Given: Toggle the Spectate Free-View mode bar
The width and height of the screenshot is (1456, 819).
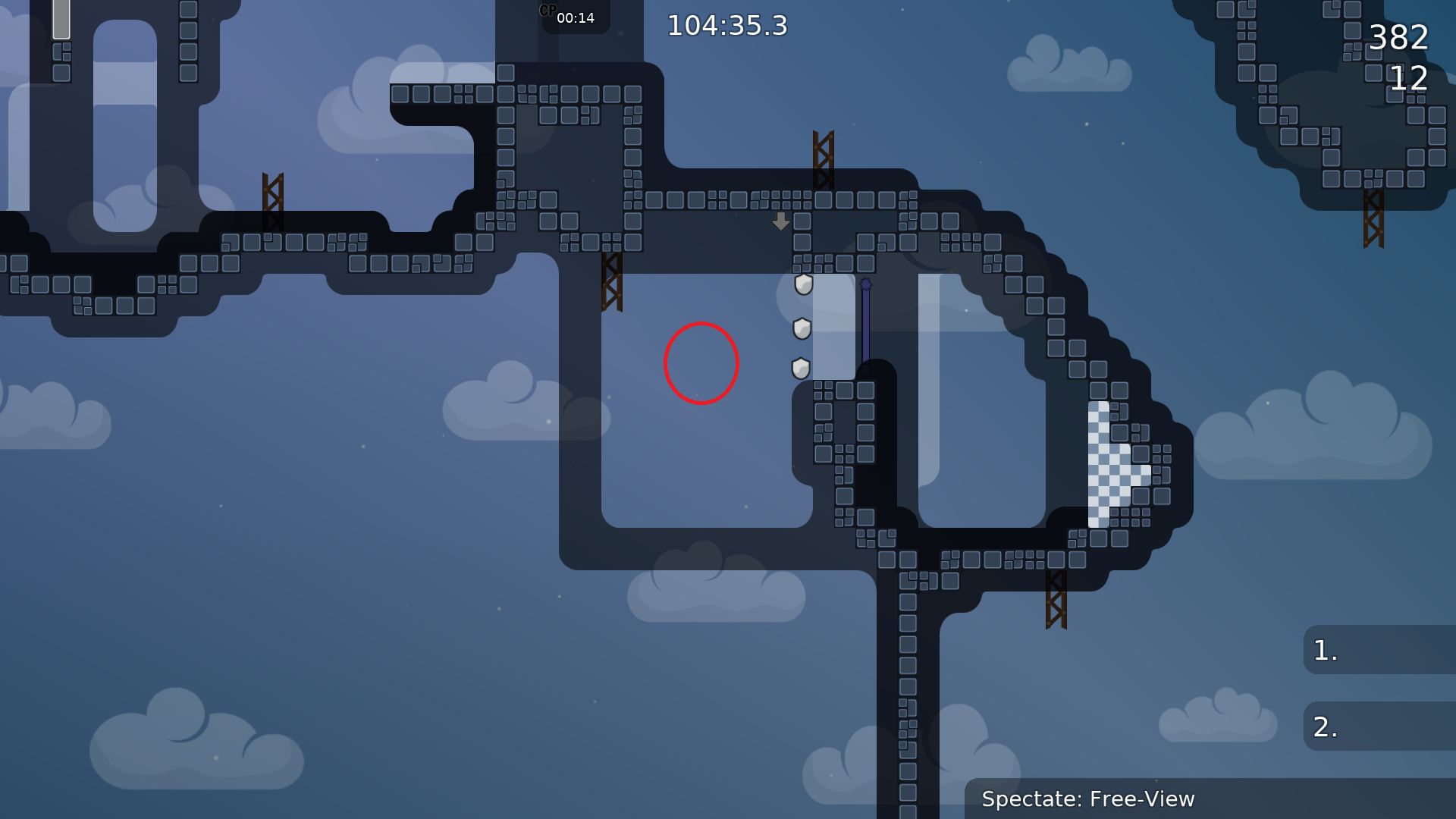Looking at the screenshot, I should [1089, 799].
